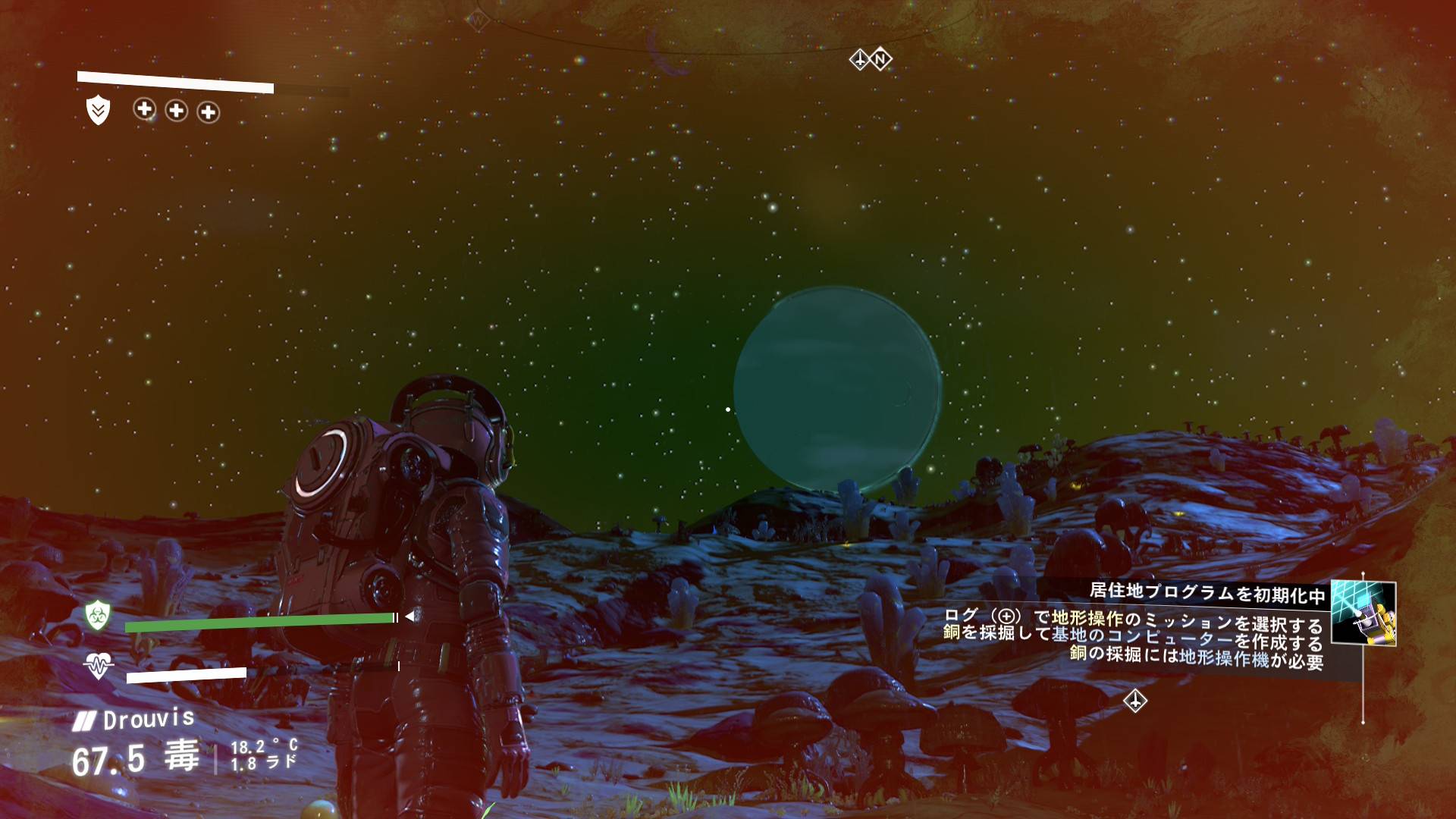Click the shield icon under the top bar
1456x819 pixels.
[x=98, y=111]
